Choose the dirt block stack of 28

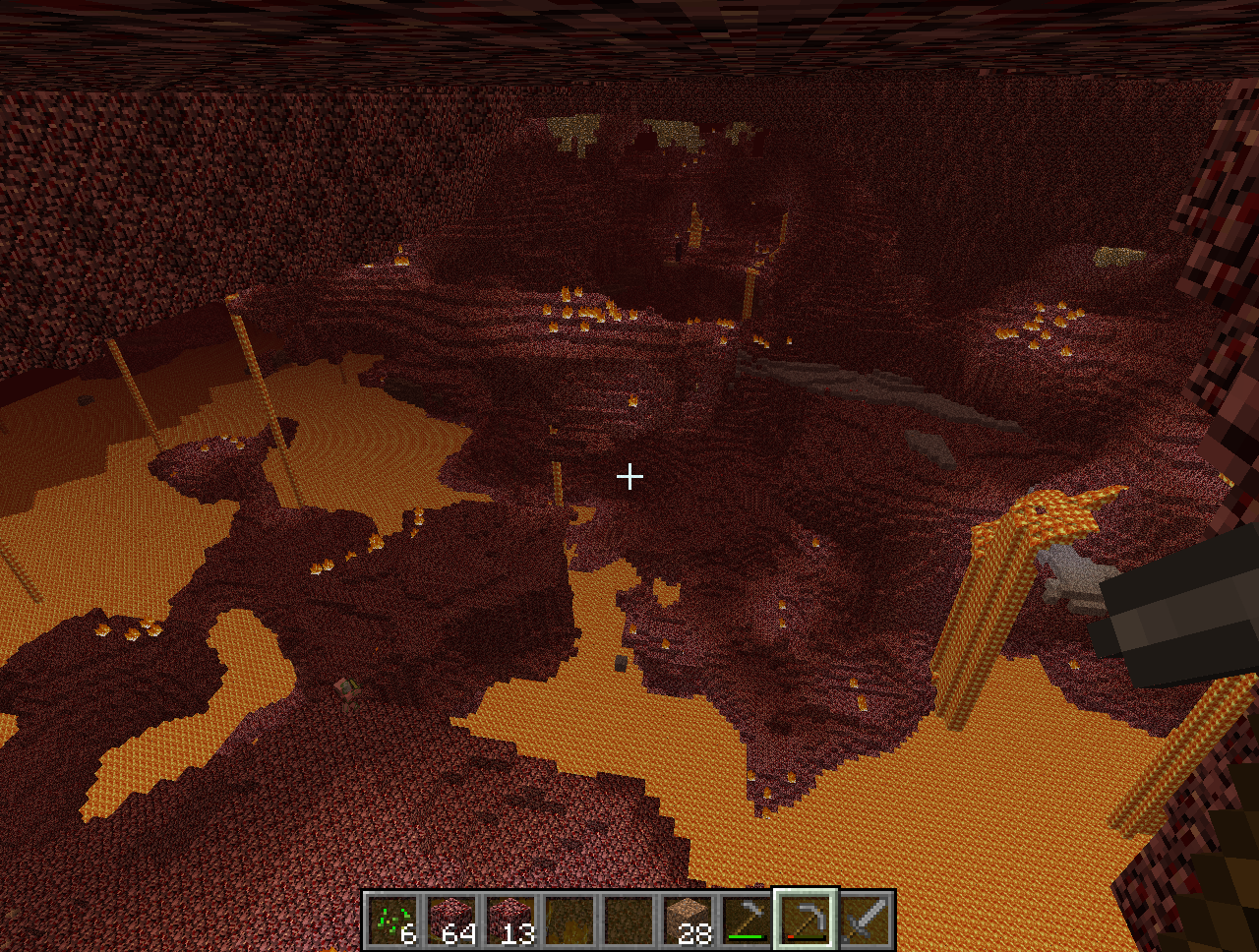tap(688, 921)
